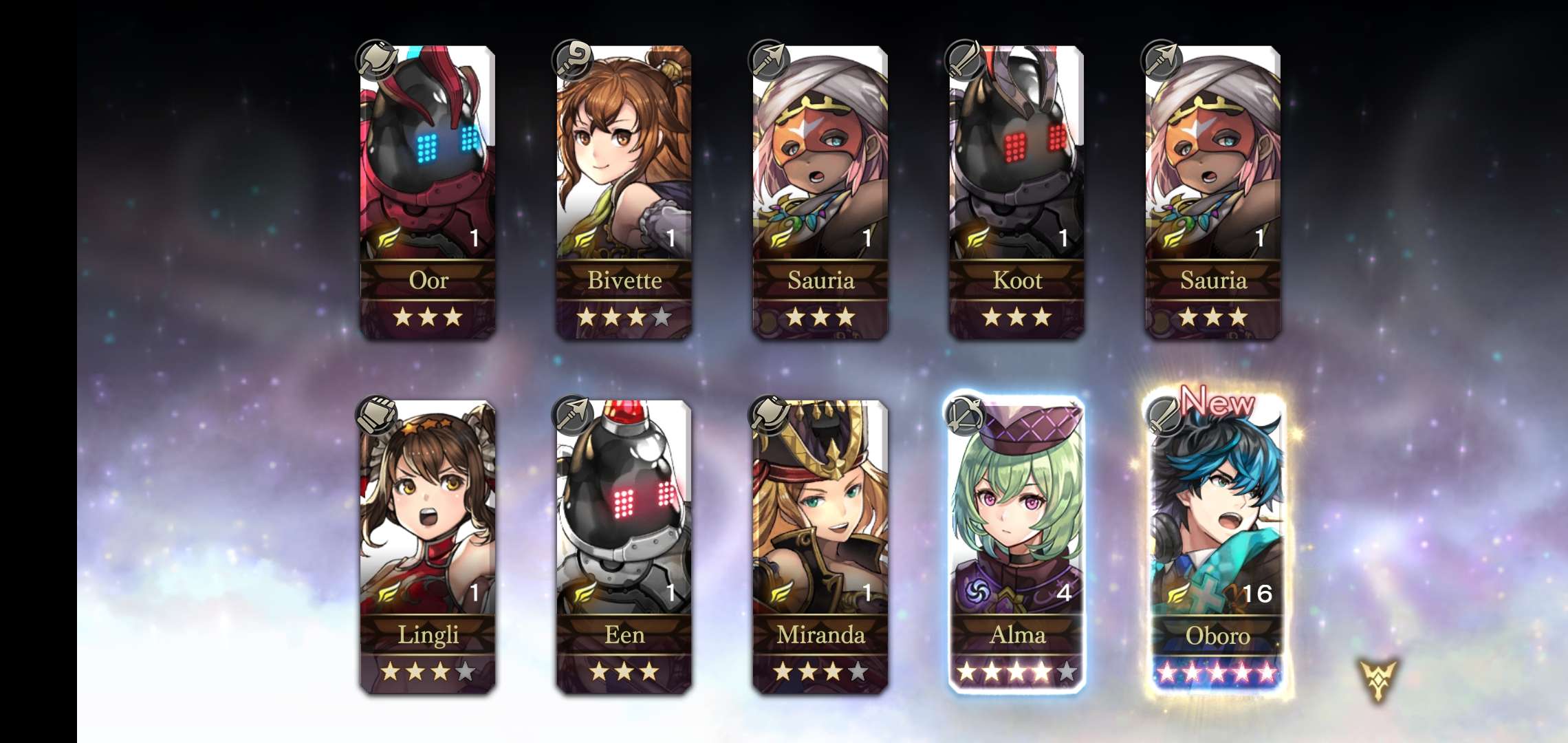Open the new five-star Oboro card

1216,546
